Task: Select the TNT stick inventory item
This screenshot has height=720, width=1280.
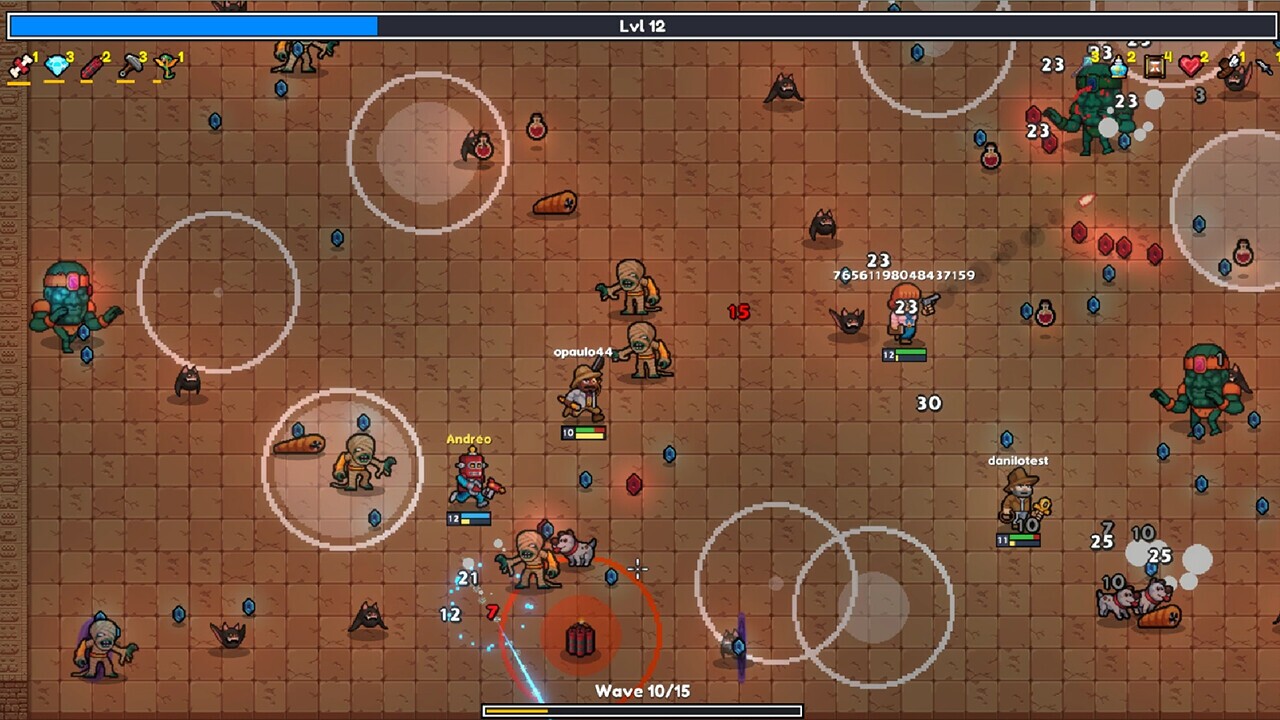Action: tap(92, 66)
